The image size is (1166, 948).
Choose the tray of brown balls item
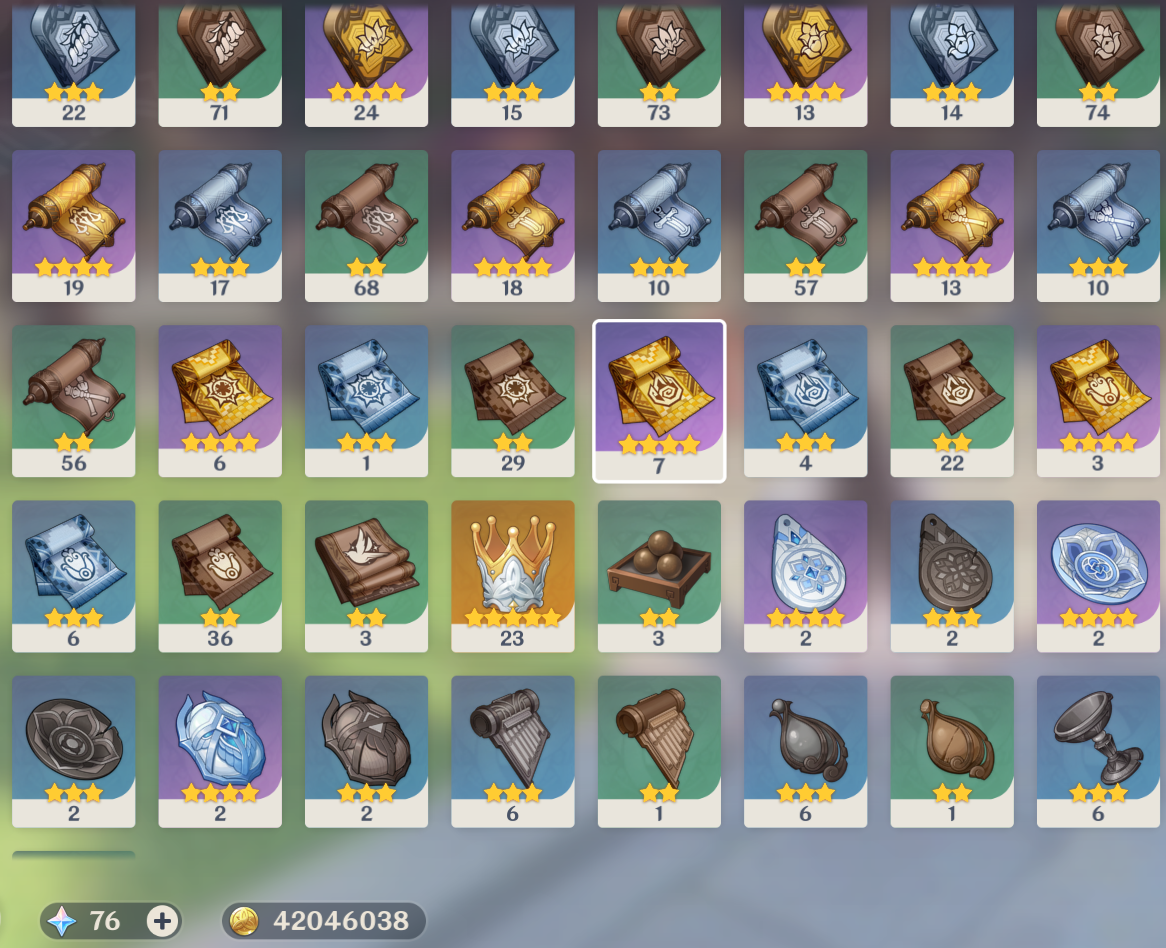pos(658,575)
